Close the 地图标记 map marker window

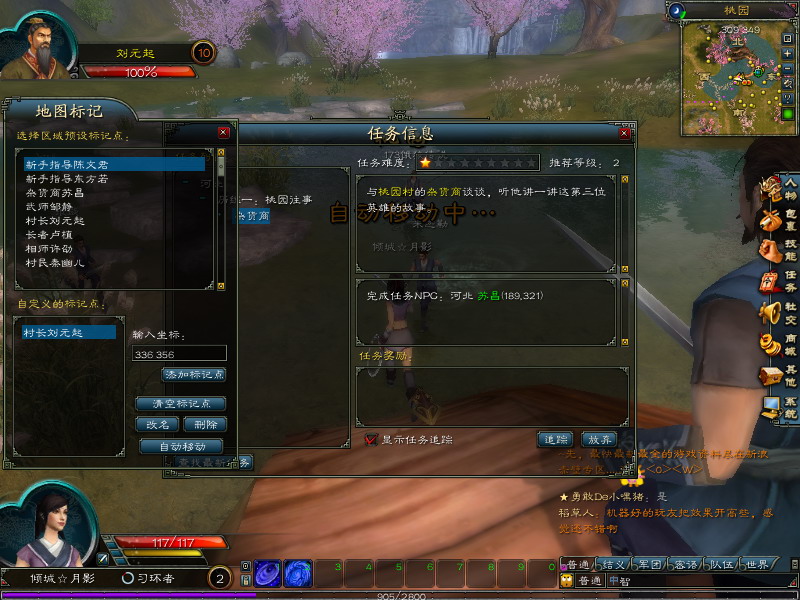[223, 131]
